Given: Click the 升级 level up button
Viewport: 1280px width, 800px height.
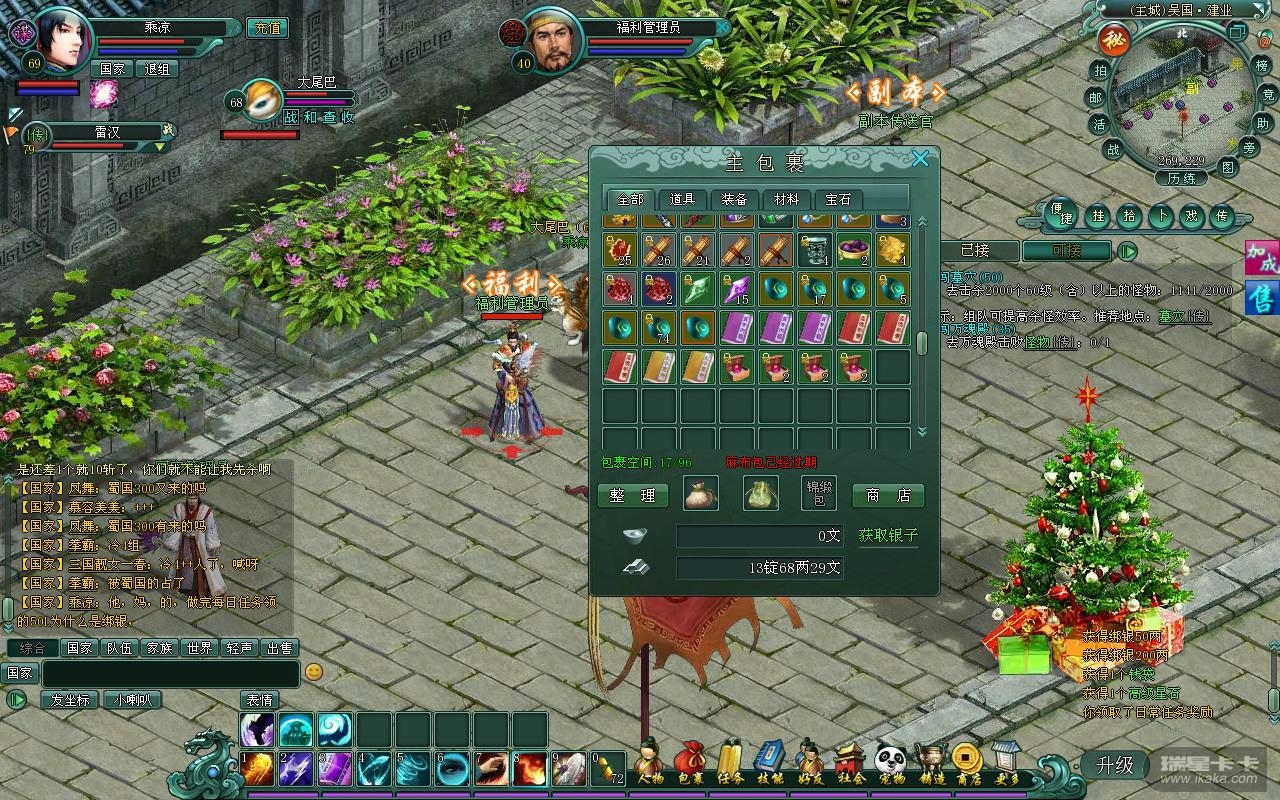Looking at the screenshot, I should point(1115,765).
